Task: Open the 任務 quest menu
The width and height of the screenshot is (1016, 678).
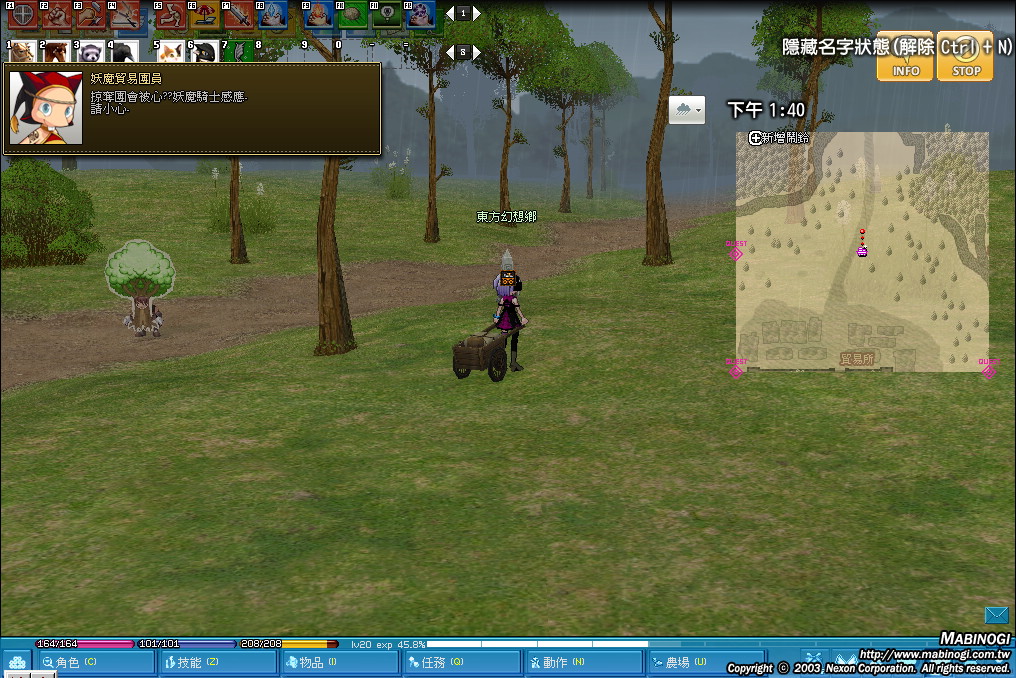Action: click(x=461, y=662)
